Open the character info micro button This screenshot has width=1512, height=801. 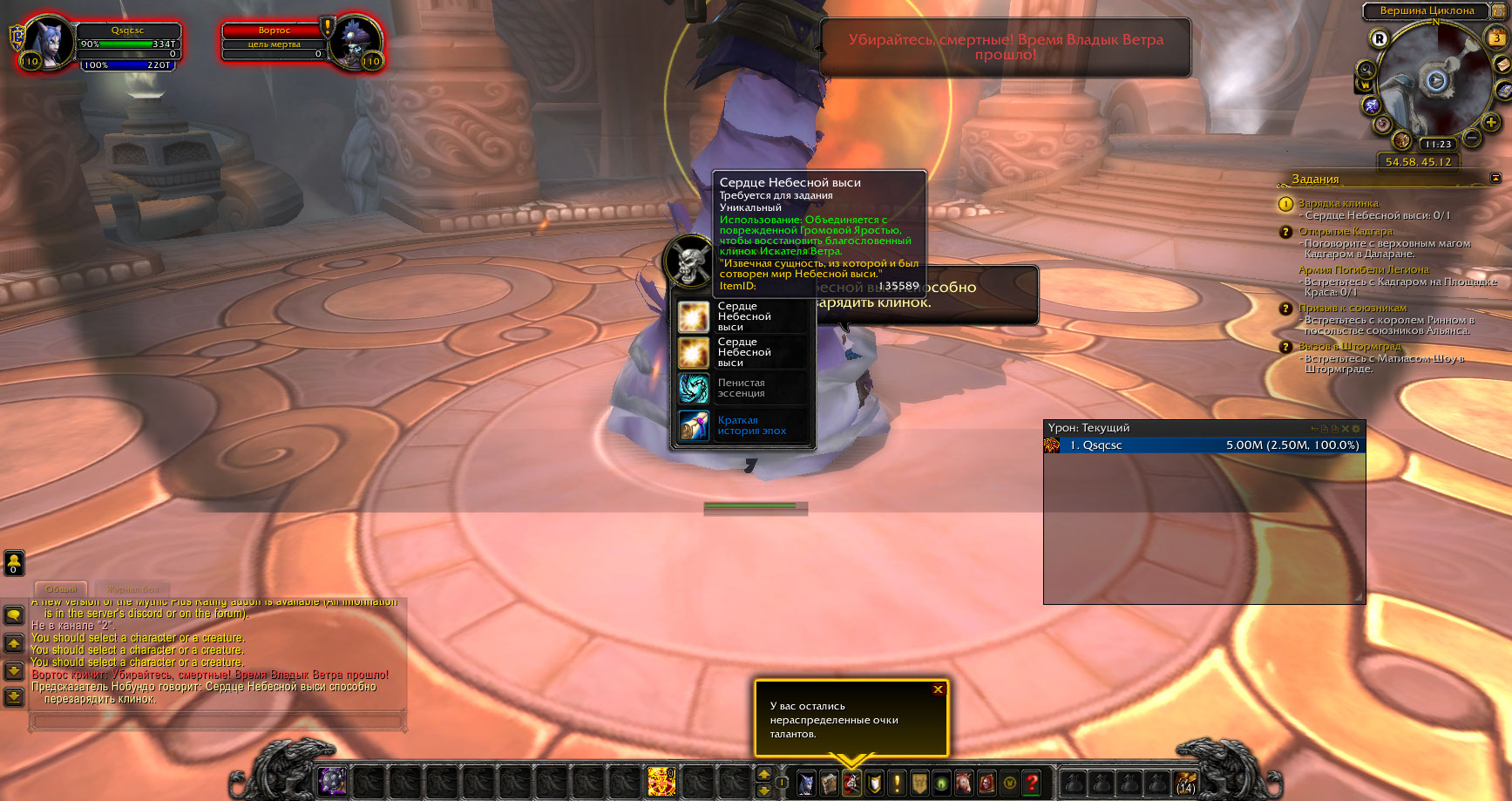tap(806, 783)
